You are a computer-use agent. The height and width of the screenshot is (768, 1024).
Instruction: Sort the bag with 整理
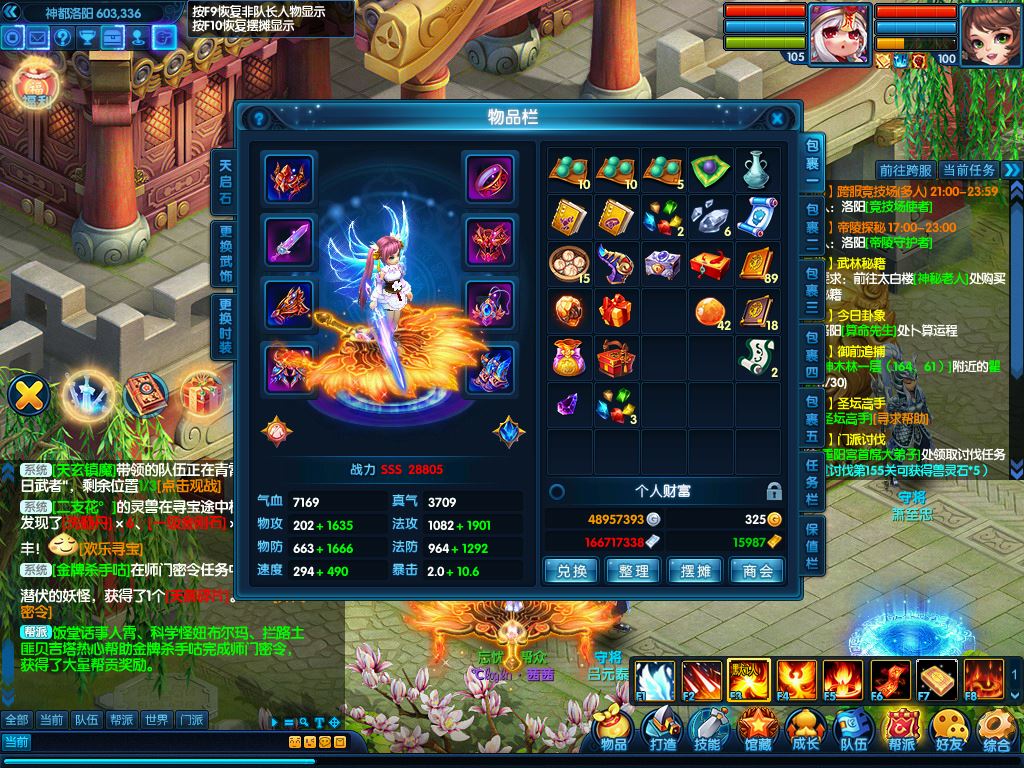click(x=634, y=571)
